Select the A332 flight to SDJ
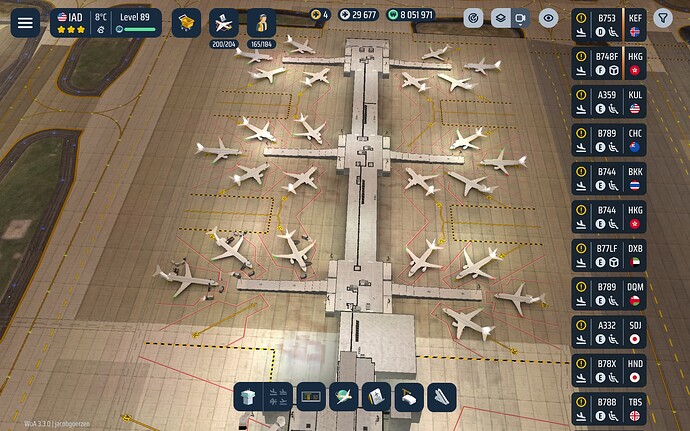This screenshot has width=690, height=431. [x=609, y=331]
